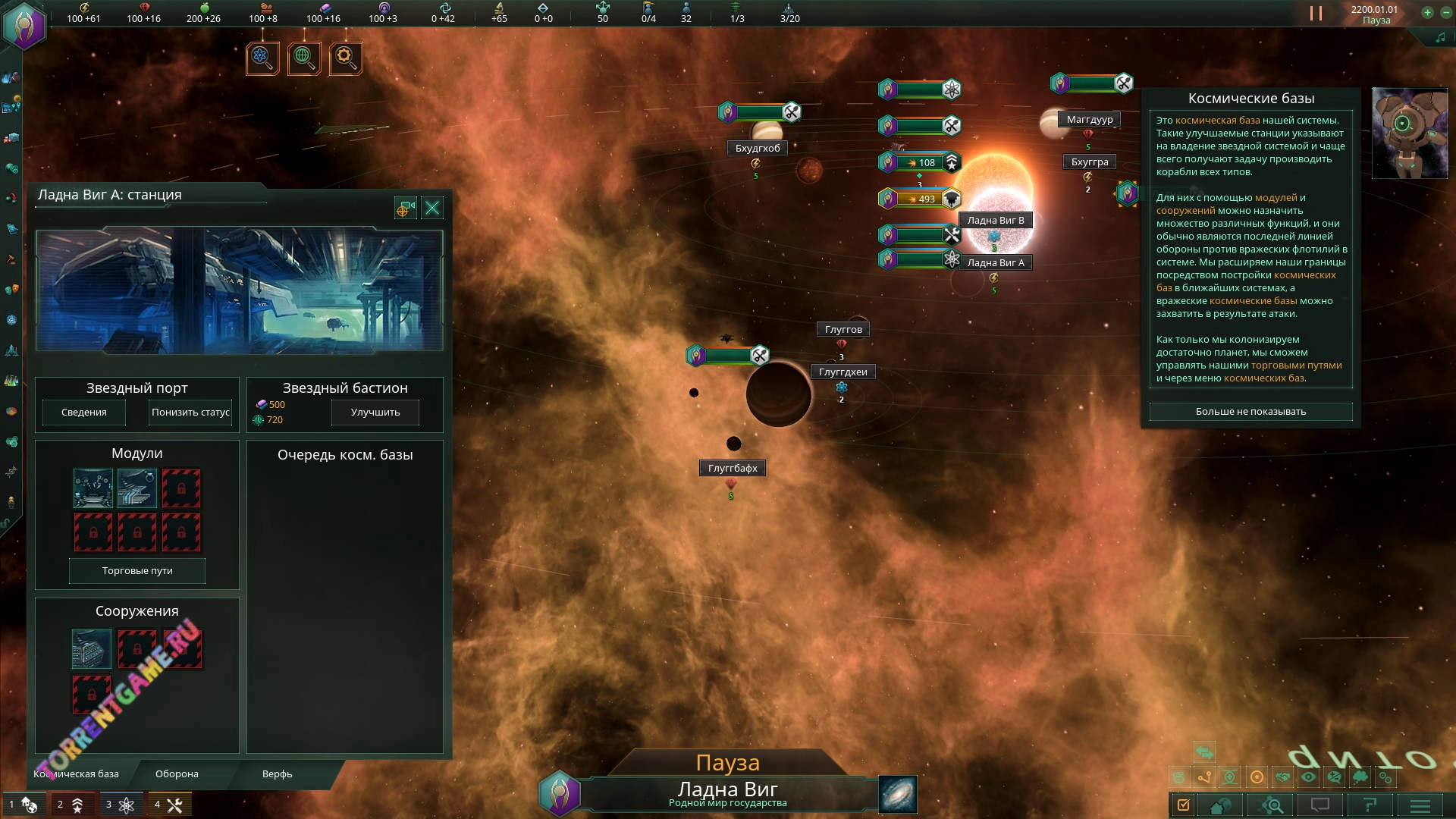Switch to the Оборона tab
The image size is (1456, 819).
tap(177, 773)
